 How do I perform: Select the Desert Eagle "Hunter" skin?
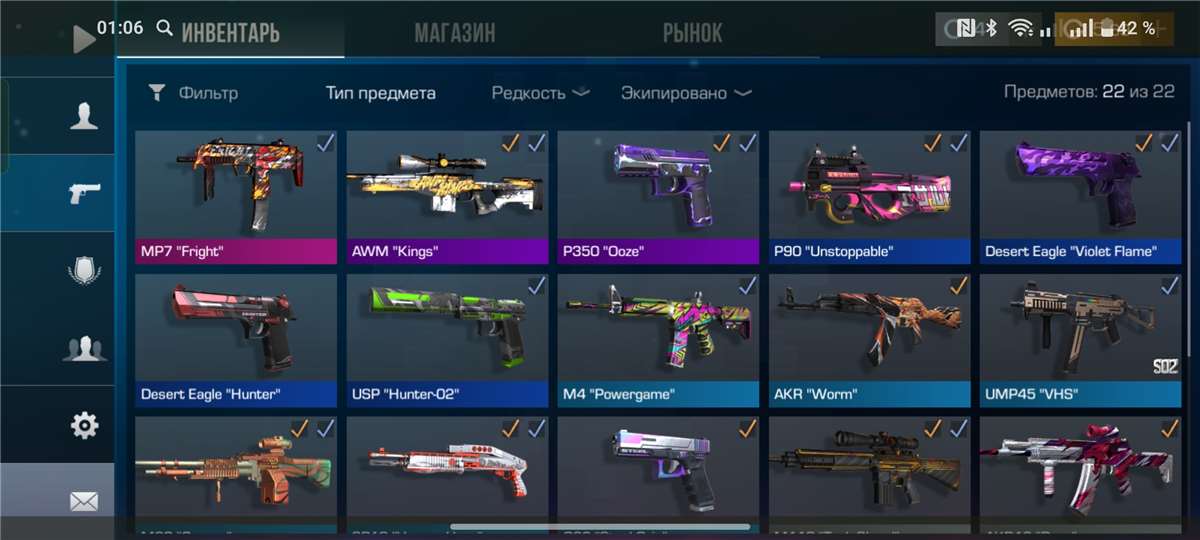click(236, 340)
